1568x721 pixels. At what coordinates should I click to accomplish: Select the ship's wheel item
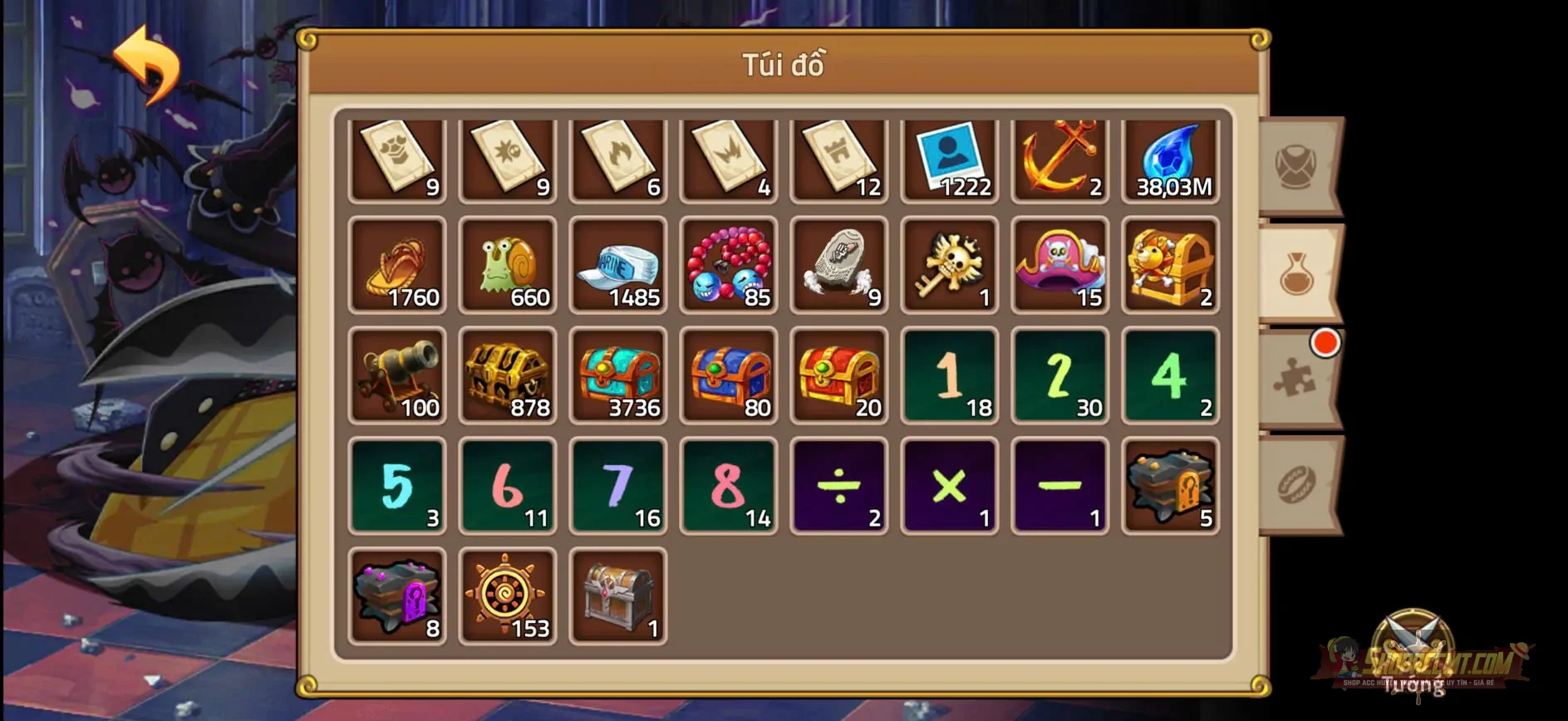tap(508, 596)
